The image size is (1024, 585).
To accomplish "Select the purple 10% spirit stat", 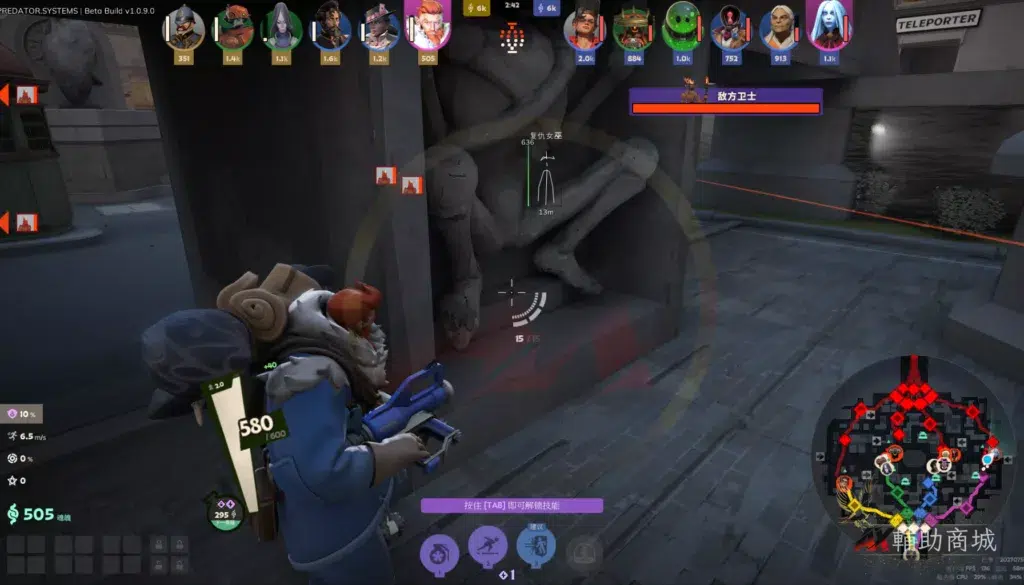I will coord(22,414).
